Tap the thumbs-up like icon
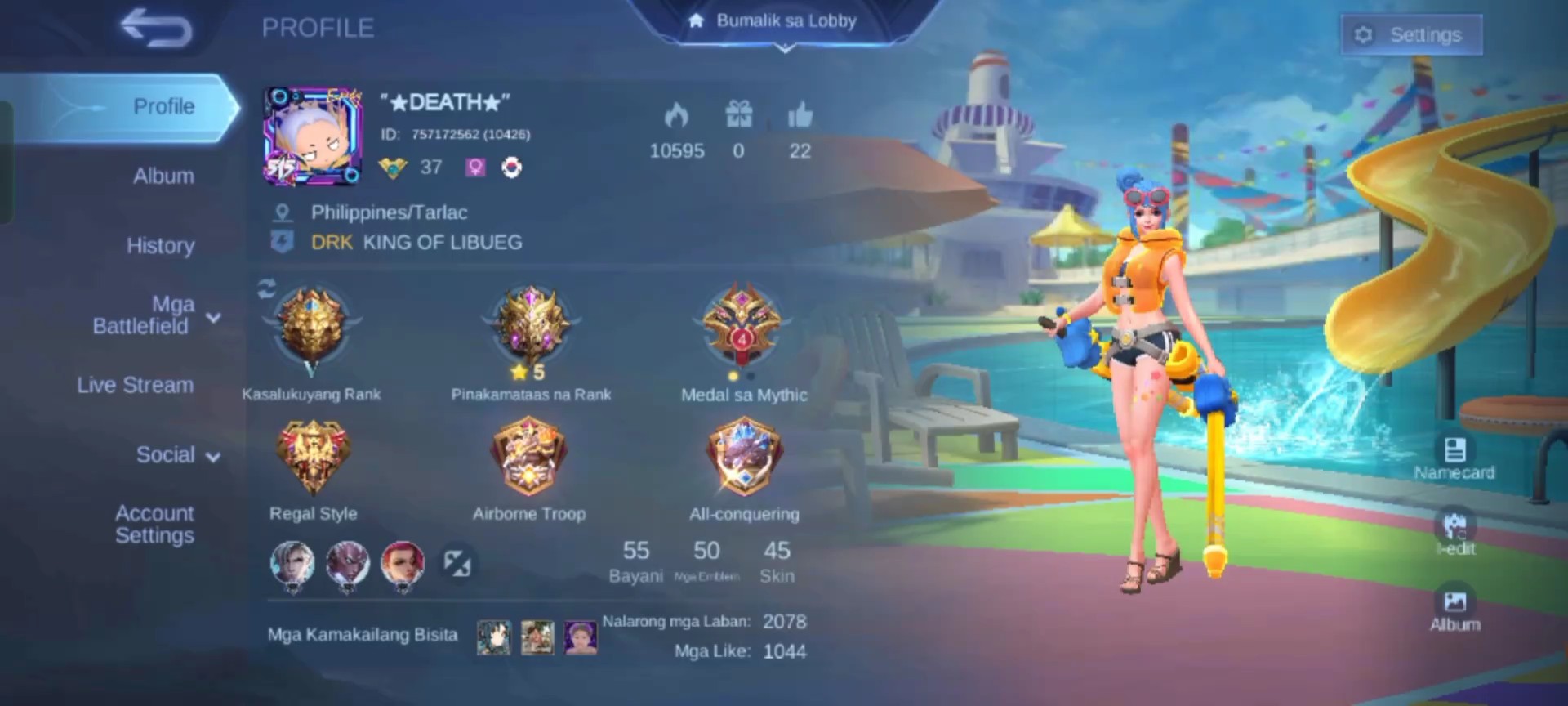1568x706 pixels. pyautogui.click(x=800, y=116)
